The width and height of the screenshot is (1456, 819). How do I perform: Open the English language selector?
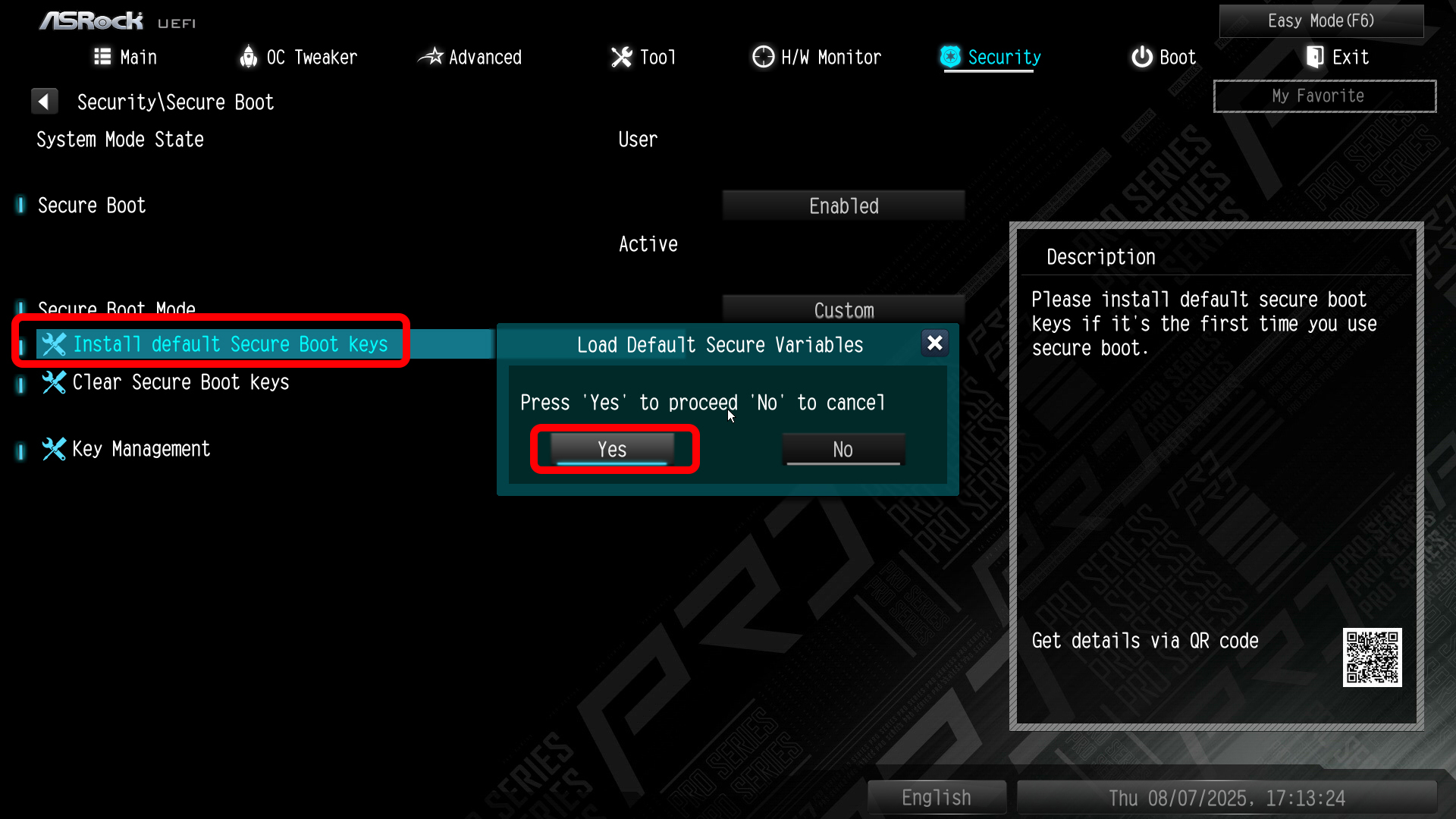click(x=936, y=797)
